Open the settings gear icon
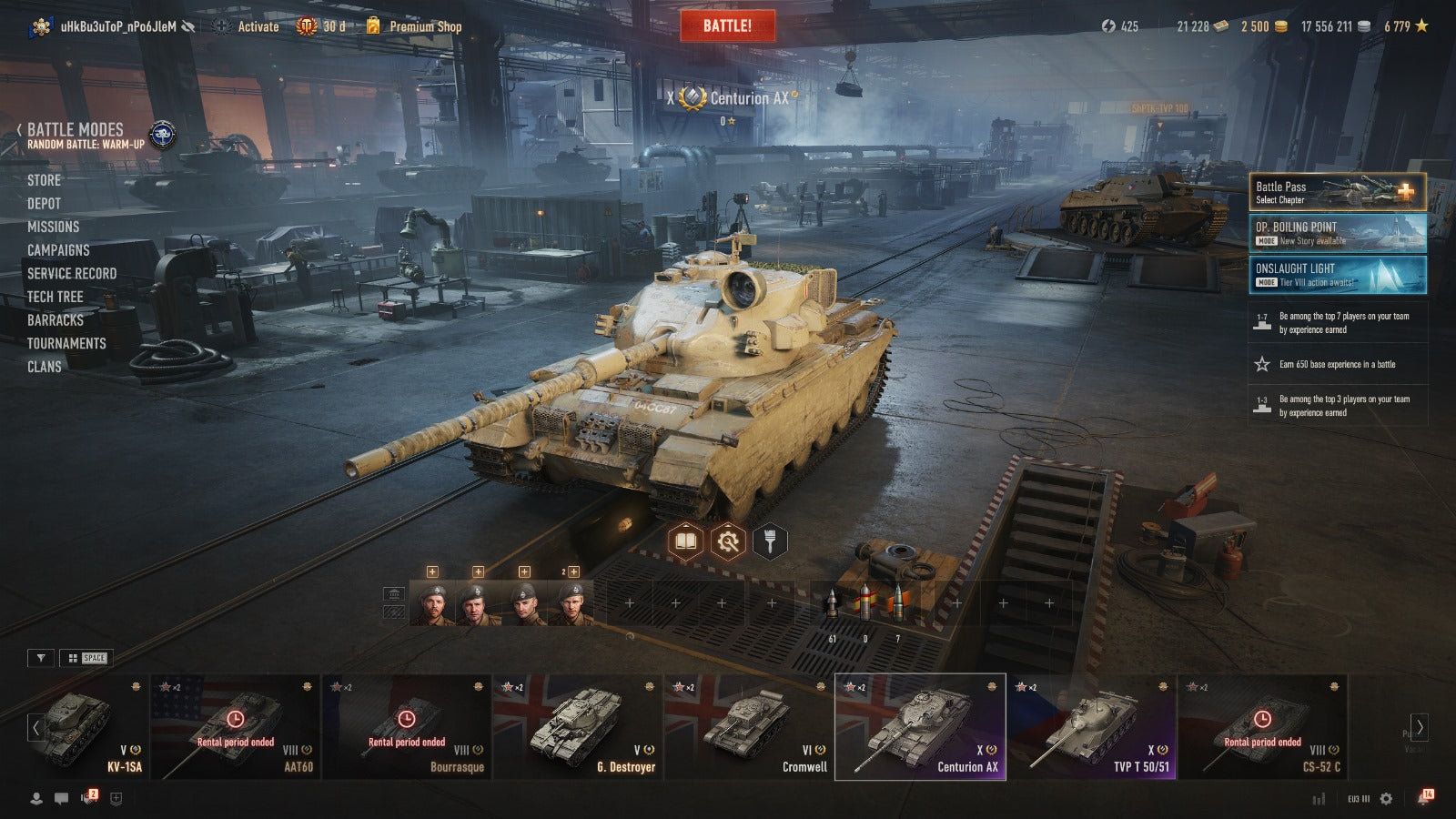The image size is (1456, 819). click(1386, 798)
